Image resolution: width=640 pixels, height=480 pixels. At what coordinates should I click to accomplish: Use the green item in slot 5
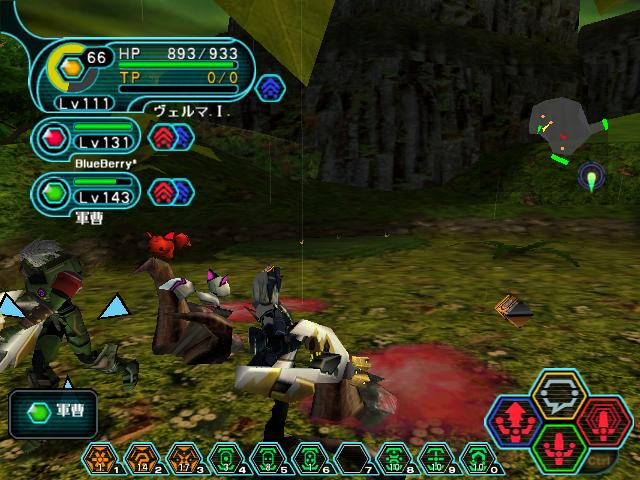click(x=267, y=458)
